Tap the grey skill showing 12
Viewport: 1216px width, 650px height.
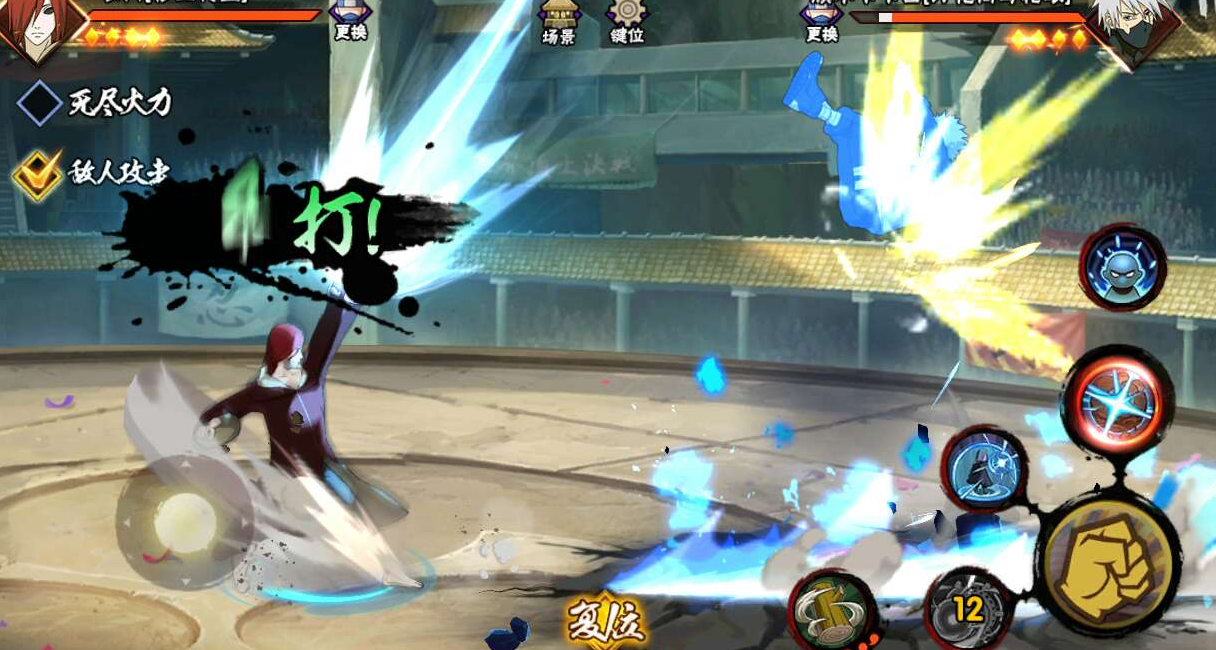pos(966,608)
